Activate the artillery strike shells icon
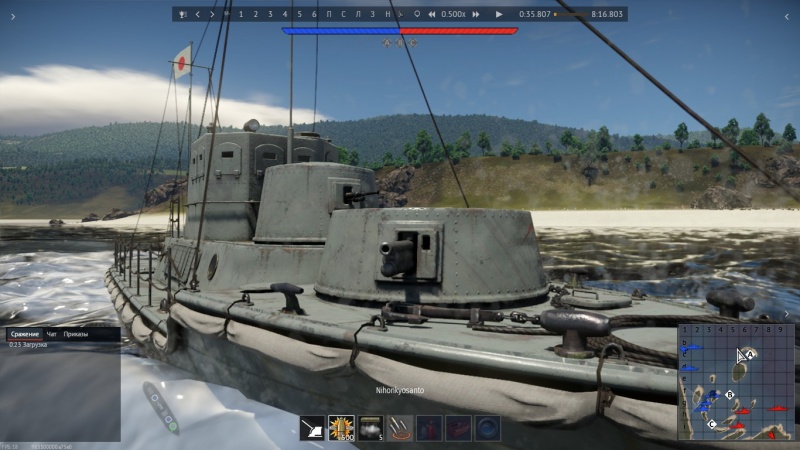This screenshot has height=450, width=800. tap(400, 428)
